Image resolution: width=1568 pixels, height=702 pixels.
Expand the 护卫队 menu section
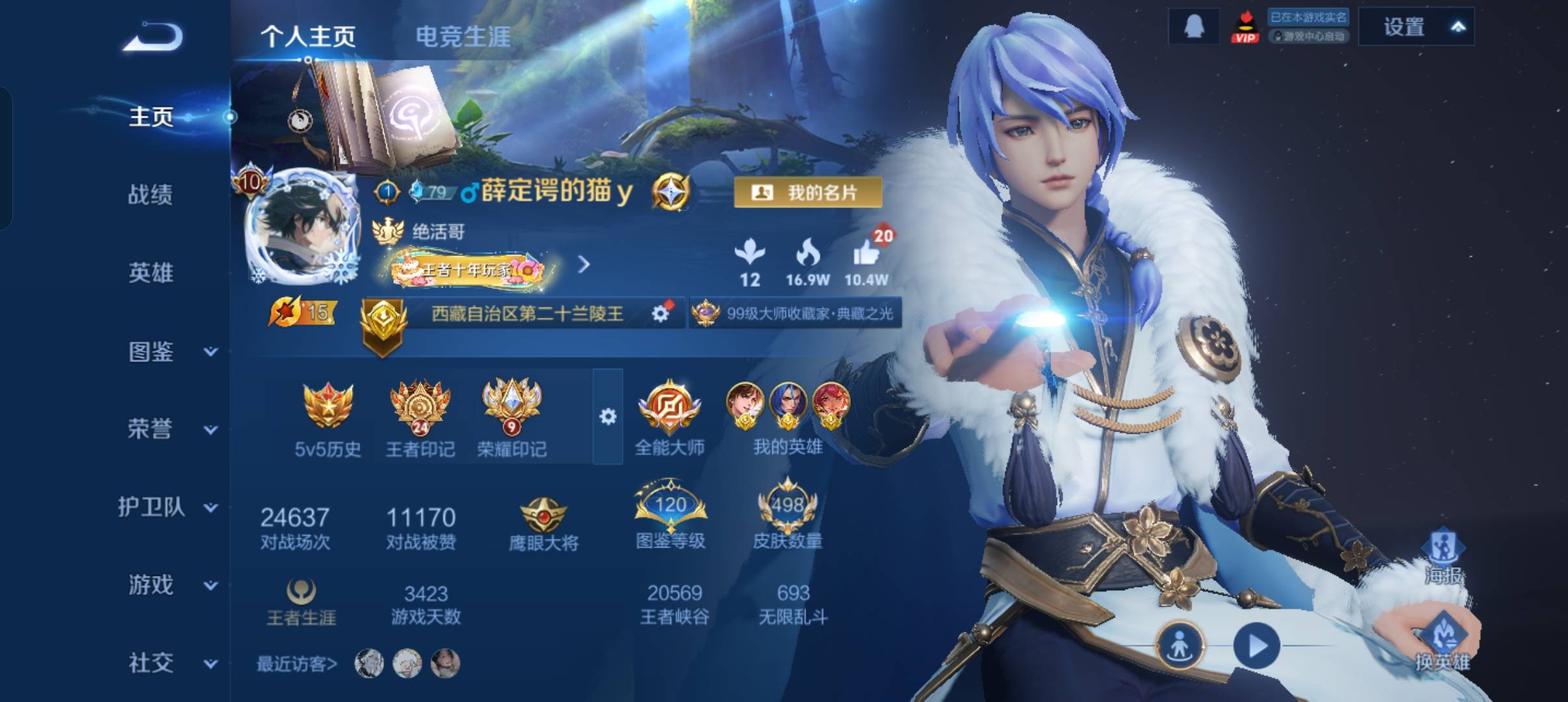pyautogui.click(x=166, y=508)
